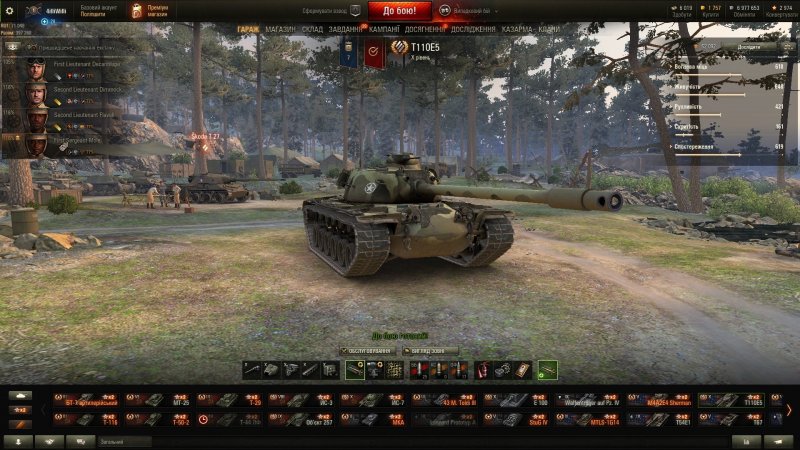Select First Lieutenant crew member portrait
Image resolution: width=800 pixels, height=450 pixels.
(37, 69)
